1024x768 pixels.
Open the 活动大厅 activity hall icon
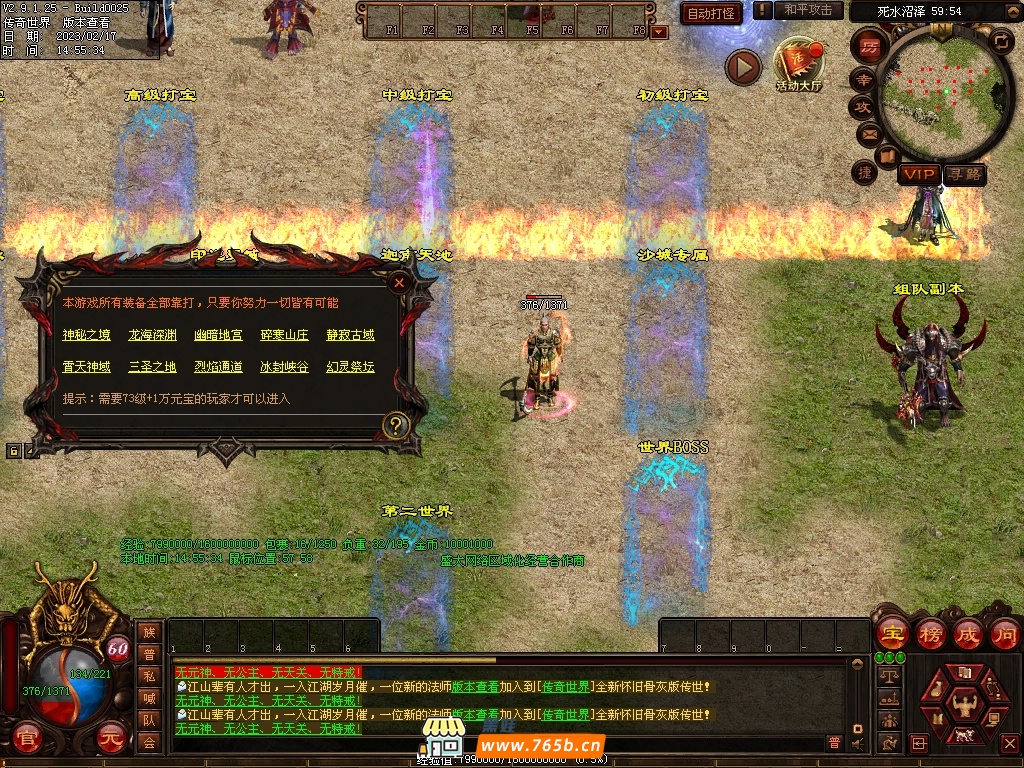click(798, 65)
